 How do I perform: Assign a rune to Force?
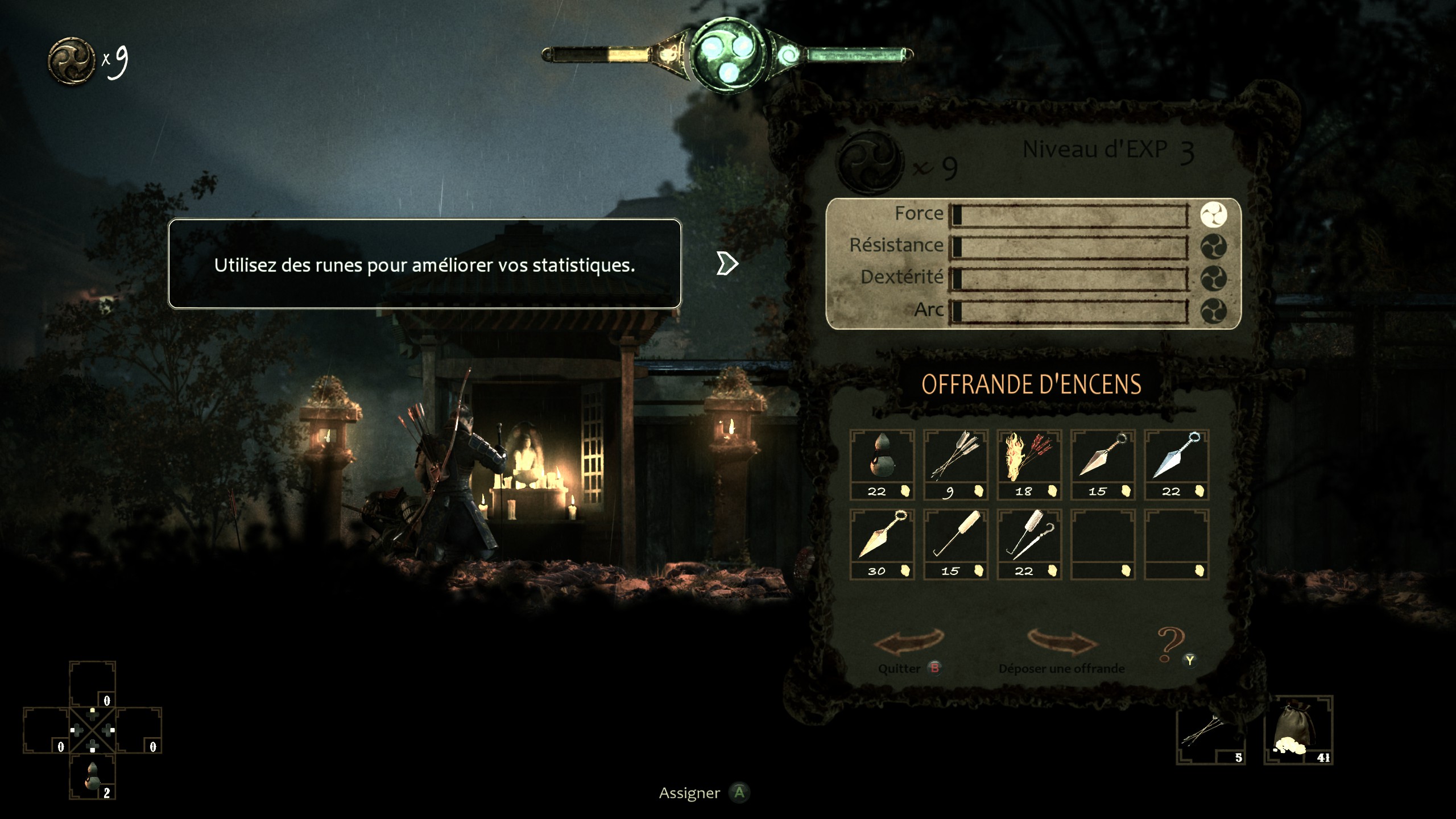pyautogui.click(x=1213, y=215)
